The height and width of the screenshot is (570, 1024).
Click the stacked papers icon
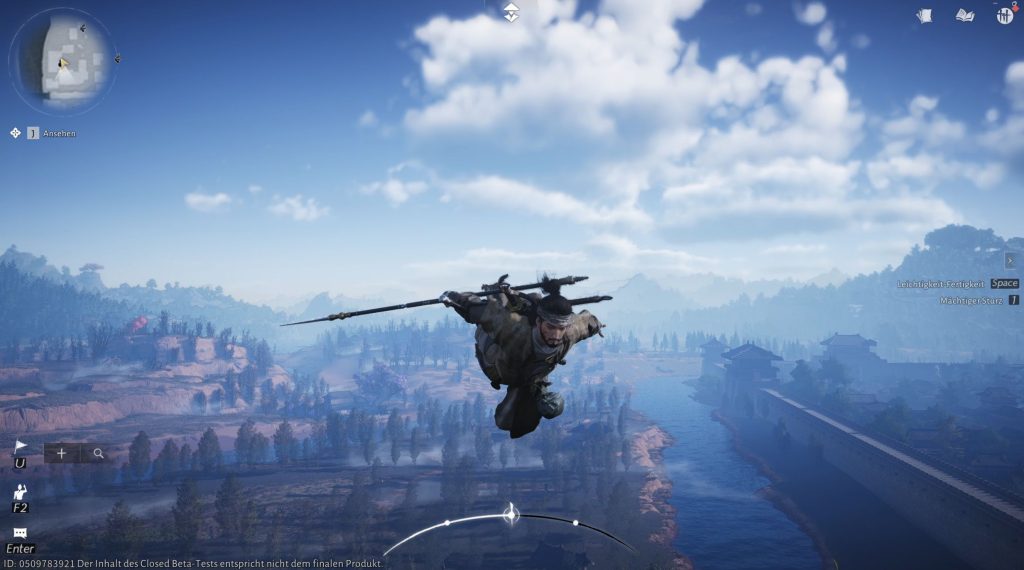[x=924, y=15]
